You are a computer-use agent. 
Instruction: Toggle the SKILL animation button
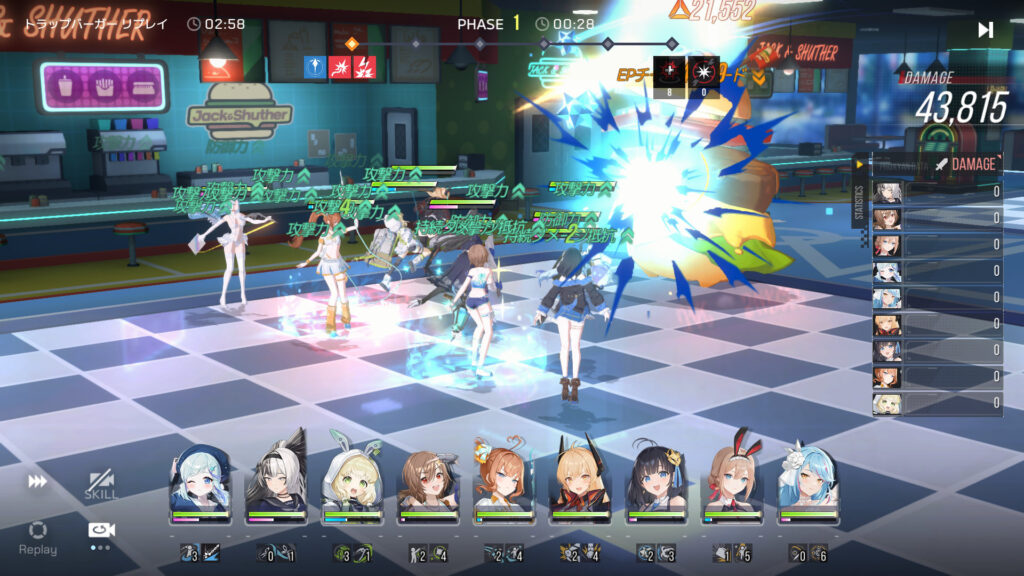pos(100,485)
